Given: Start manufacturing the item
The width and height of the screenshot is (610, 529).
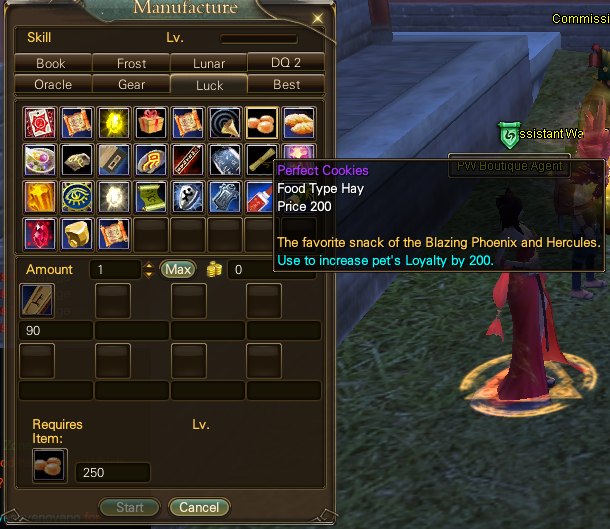Looking at the screenshot, I should click(130, 507).
